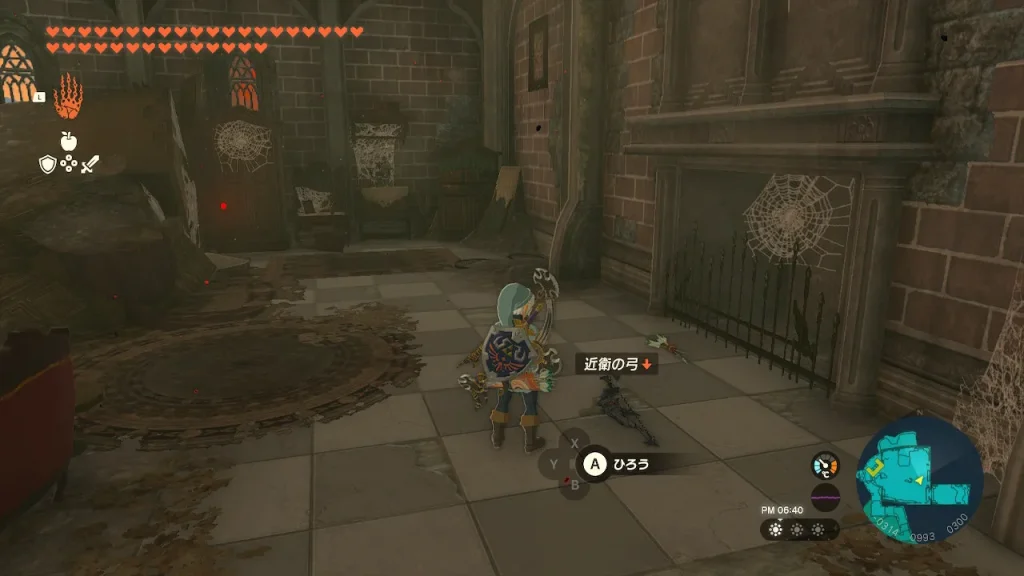This screenshot has width=1024, height=576.
Task: Activate the orange hand ability icon
Action: 68,96
